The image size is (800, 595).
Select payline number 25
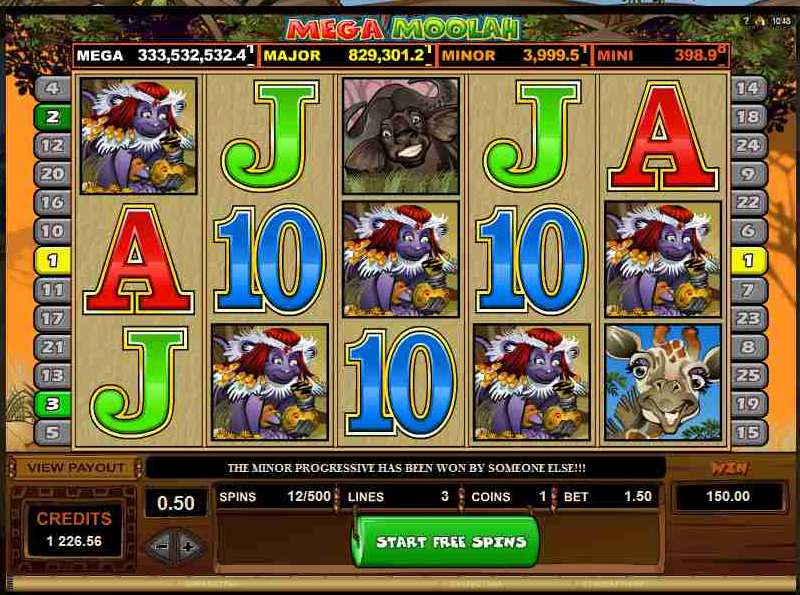(x=747, y=376)
